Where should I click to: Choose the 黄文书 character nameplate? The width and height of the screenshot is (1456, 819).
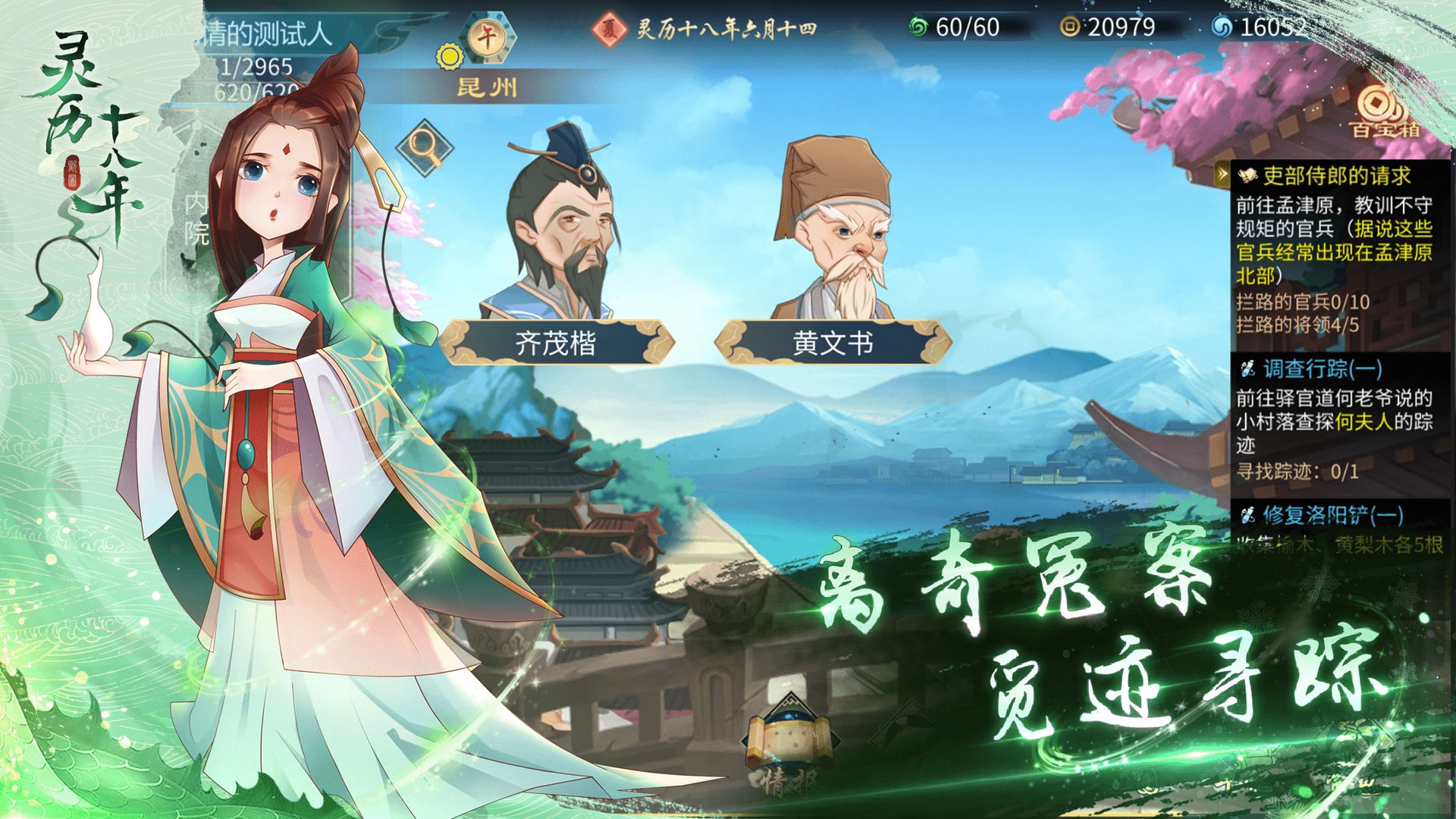pyautogui.click(x=833, y=344)
